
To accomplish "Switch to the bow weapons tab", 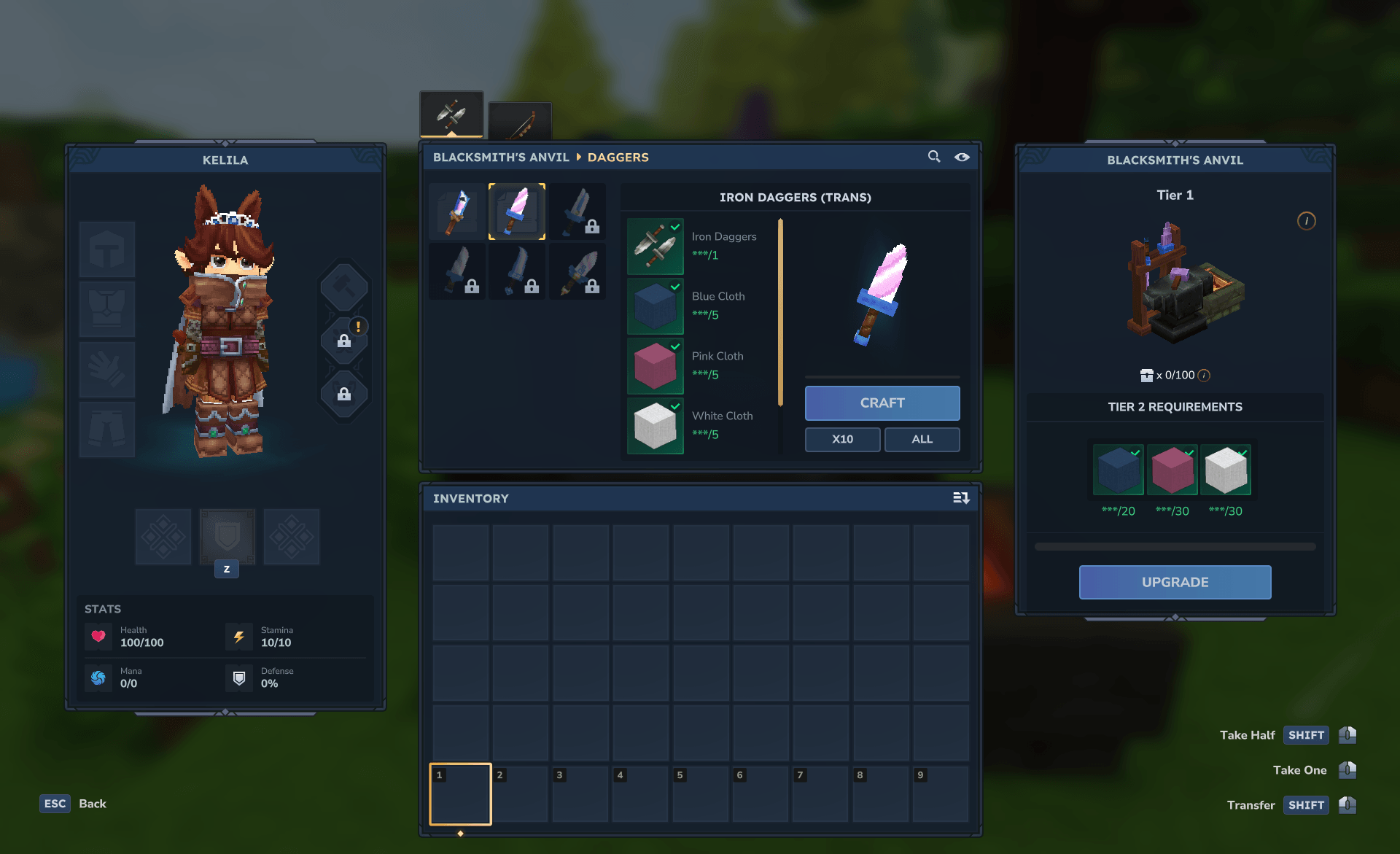I will click(520, 122).
